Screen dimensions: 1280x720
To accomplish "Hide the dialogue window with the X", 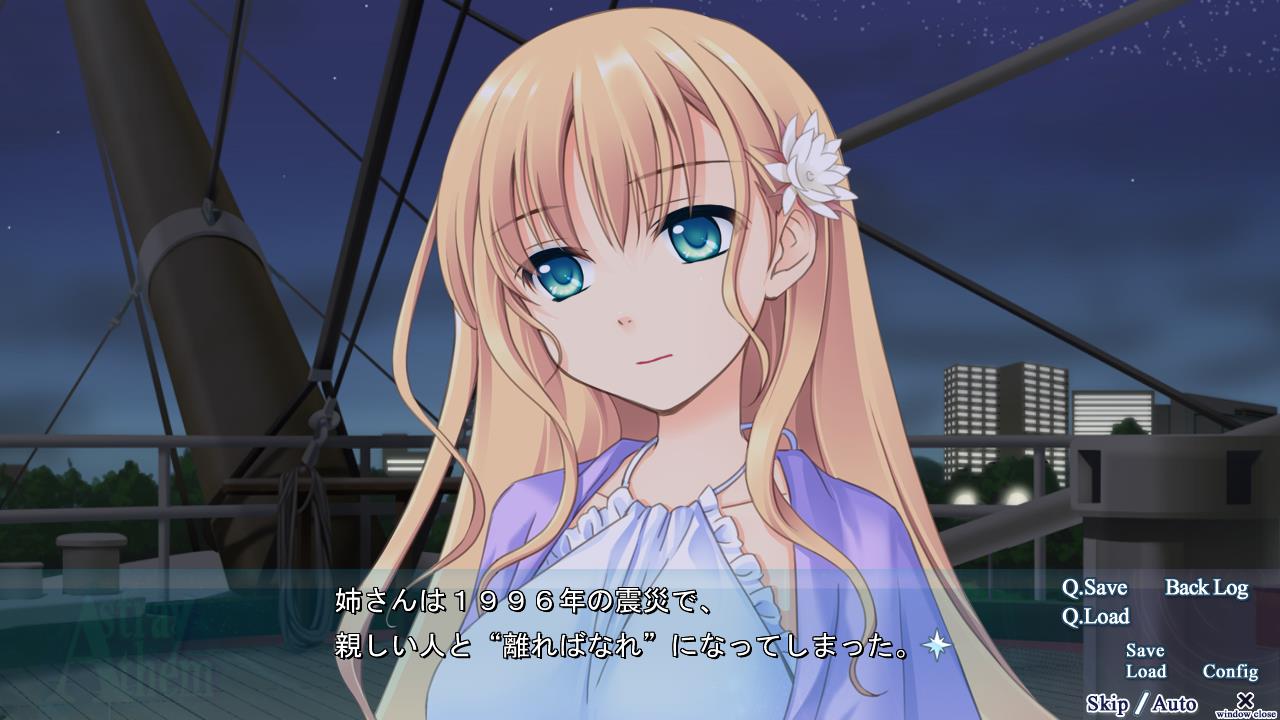I will pos(1245,701).
